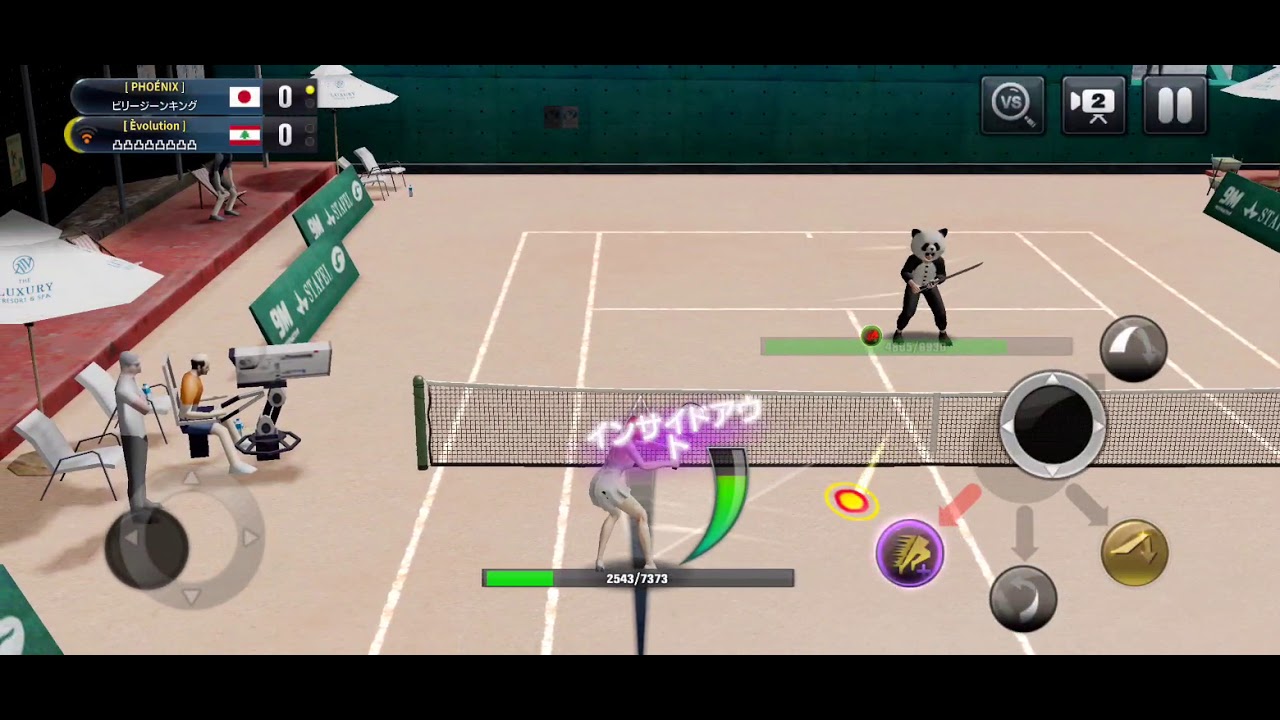Viewport: 1280px width, 720px height.
Task: Tap the gray shot button above the black hit button
Action: pos(1133,348)
